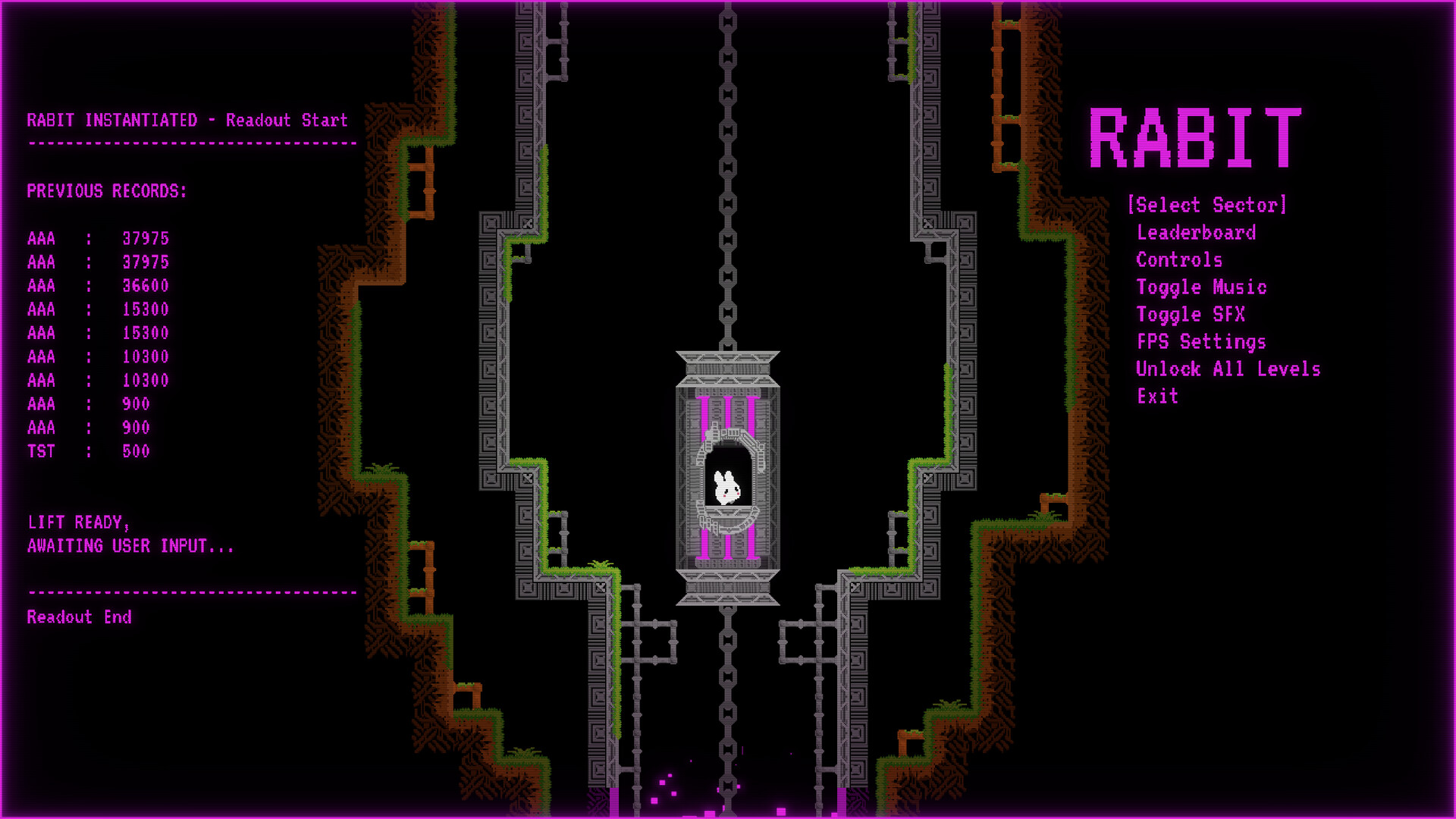Open the Leaderboard
The image size is (1456, 819).
click(x=1196, y=233)
